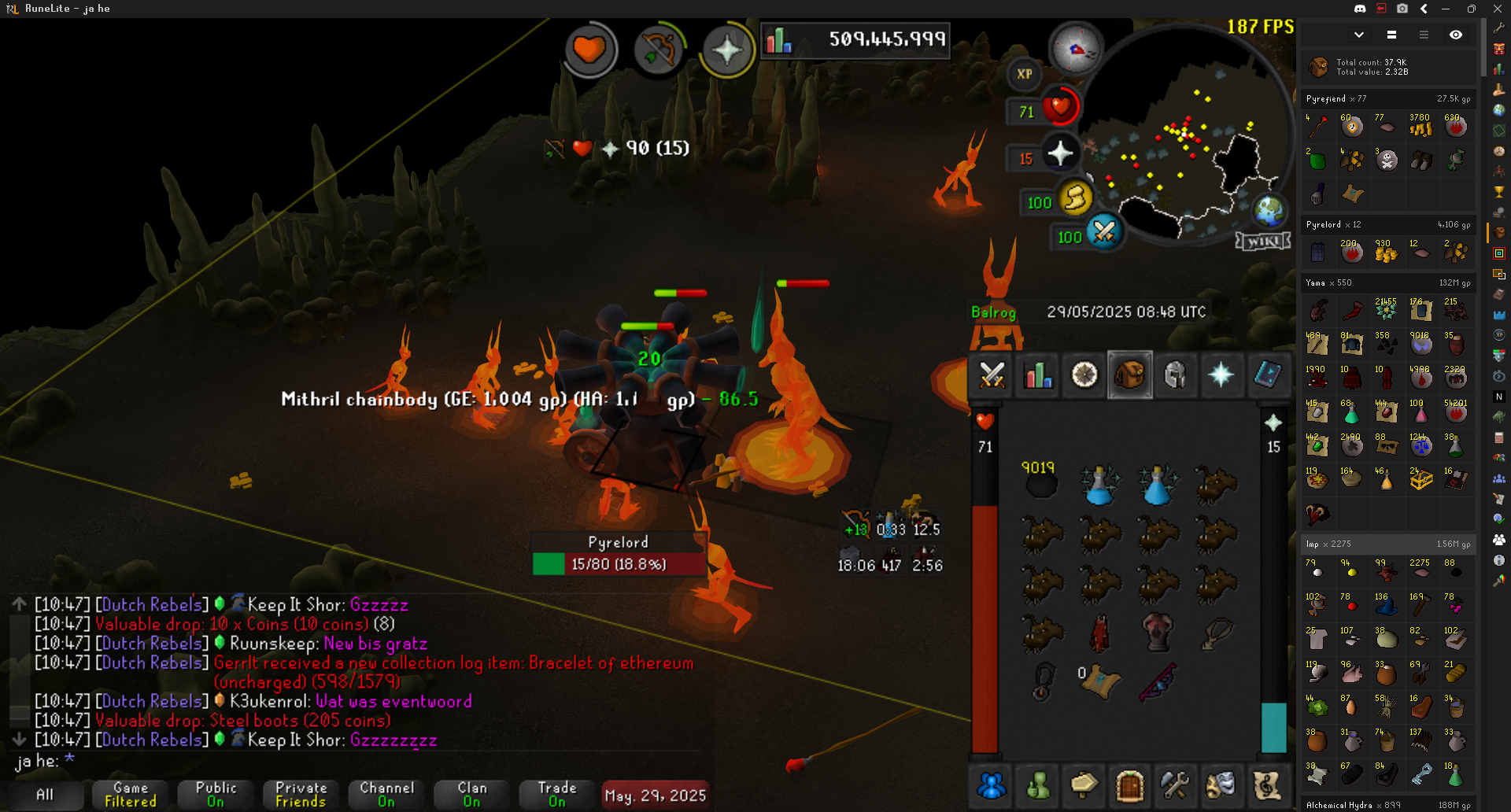Open the Settings wrench tab
Screen dimensions: 1511x812
[x=1175, y=784]
